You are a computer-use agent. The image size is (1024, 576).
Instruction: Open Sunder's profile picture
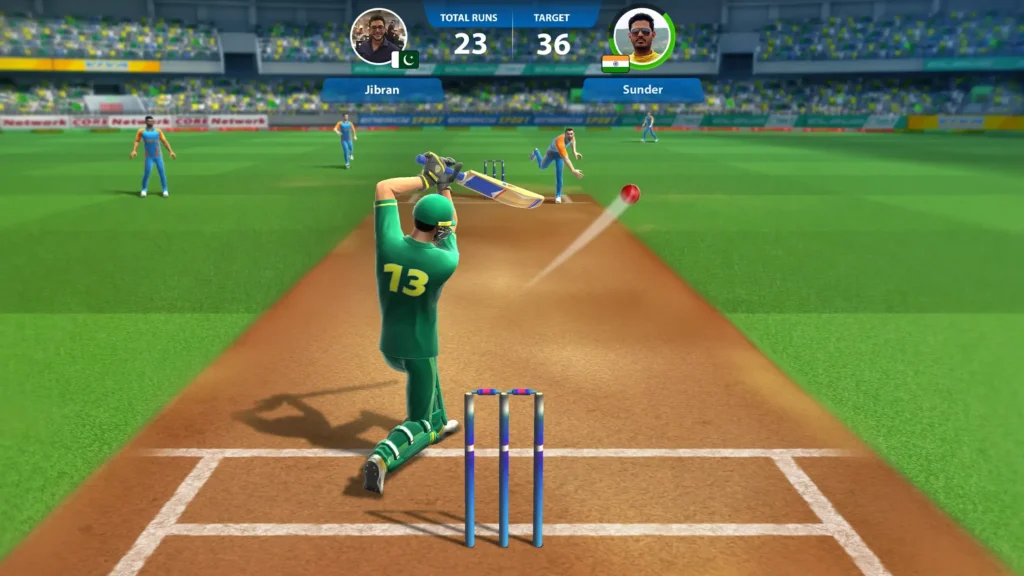pos(642,36)
